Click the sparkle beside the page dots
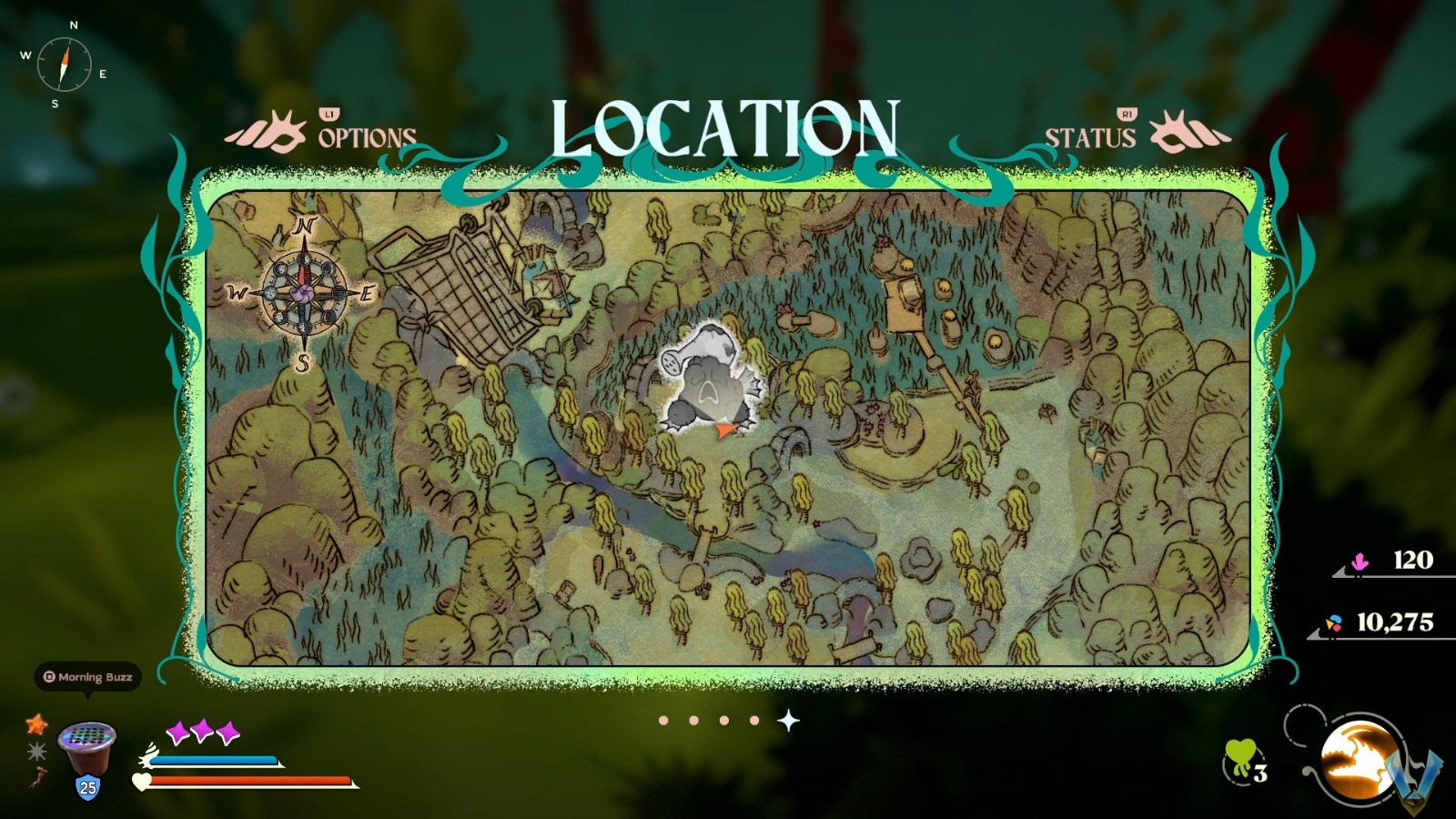This screenshot has height=819, width=1456. coord(788,719)
